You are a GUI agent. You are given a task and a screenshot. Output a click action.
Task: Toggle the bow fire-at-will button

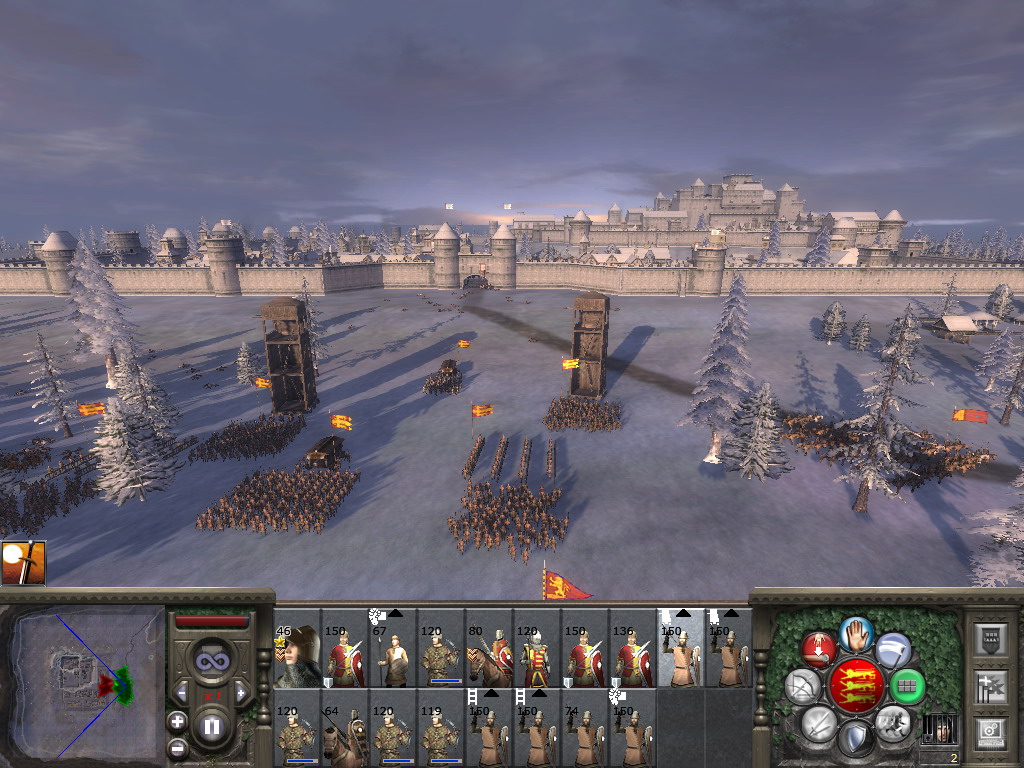pos(803,686)
